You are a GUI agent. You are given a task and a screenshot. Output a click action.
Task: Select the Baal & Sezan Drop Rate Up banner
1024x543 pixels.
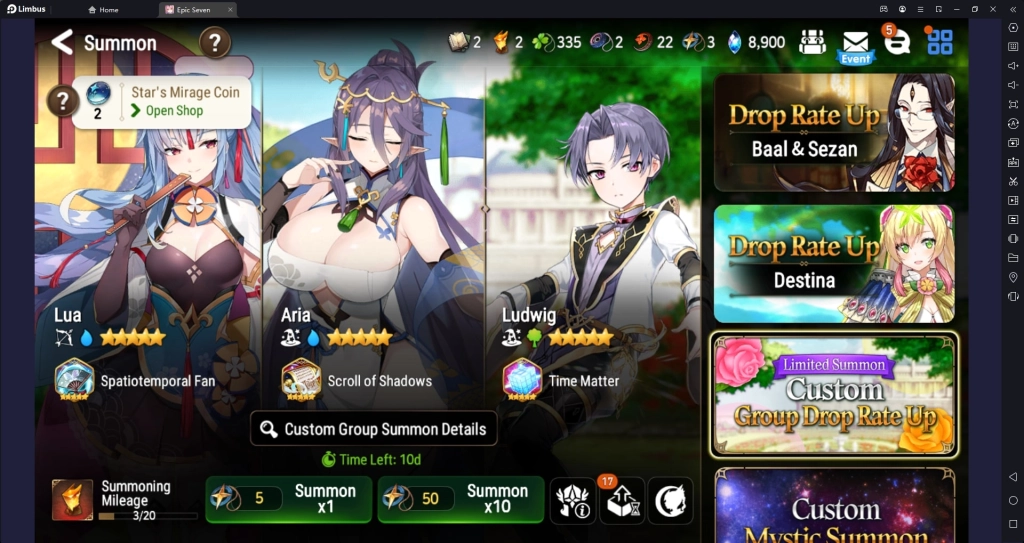(833, 132)
